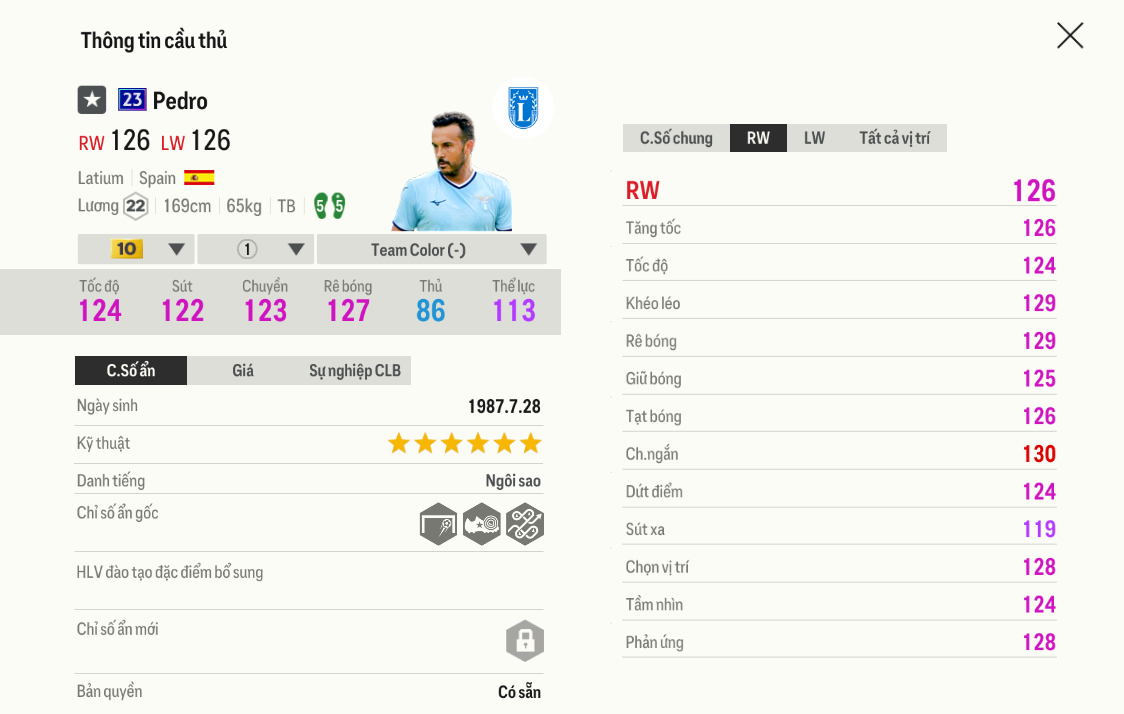Select the RW position tab
This screenshot has height=714, width=1124.
[x=758, y=138]
